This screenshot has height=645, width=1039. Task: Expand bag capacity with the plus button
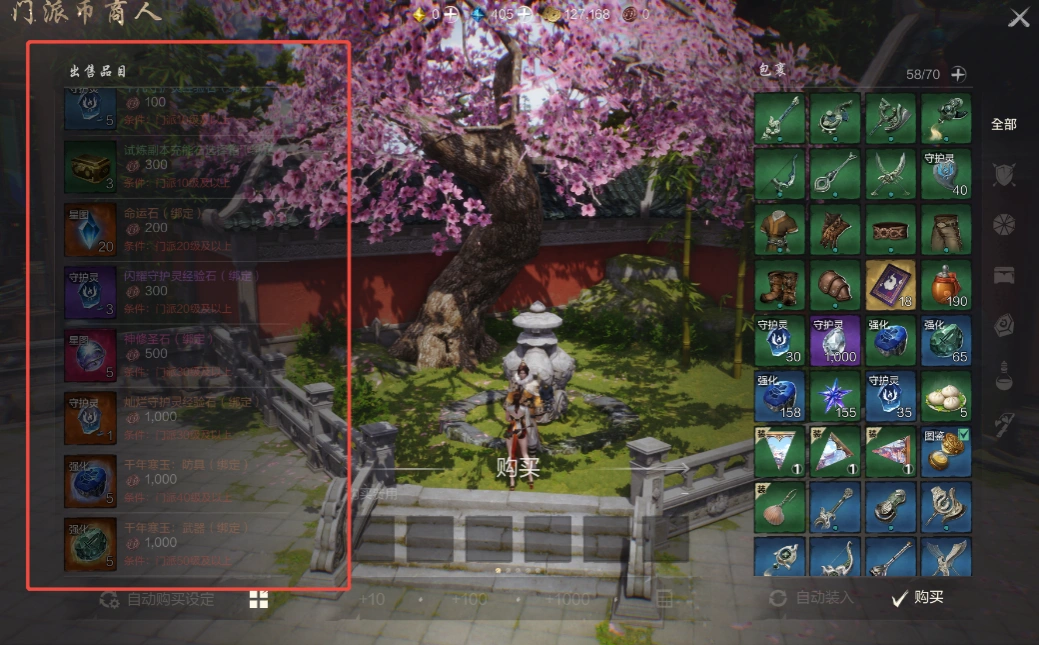[x=958, y=74]
